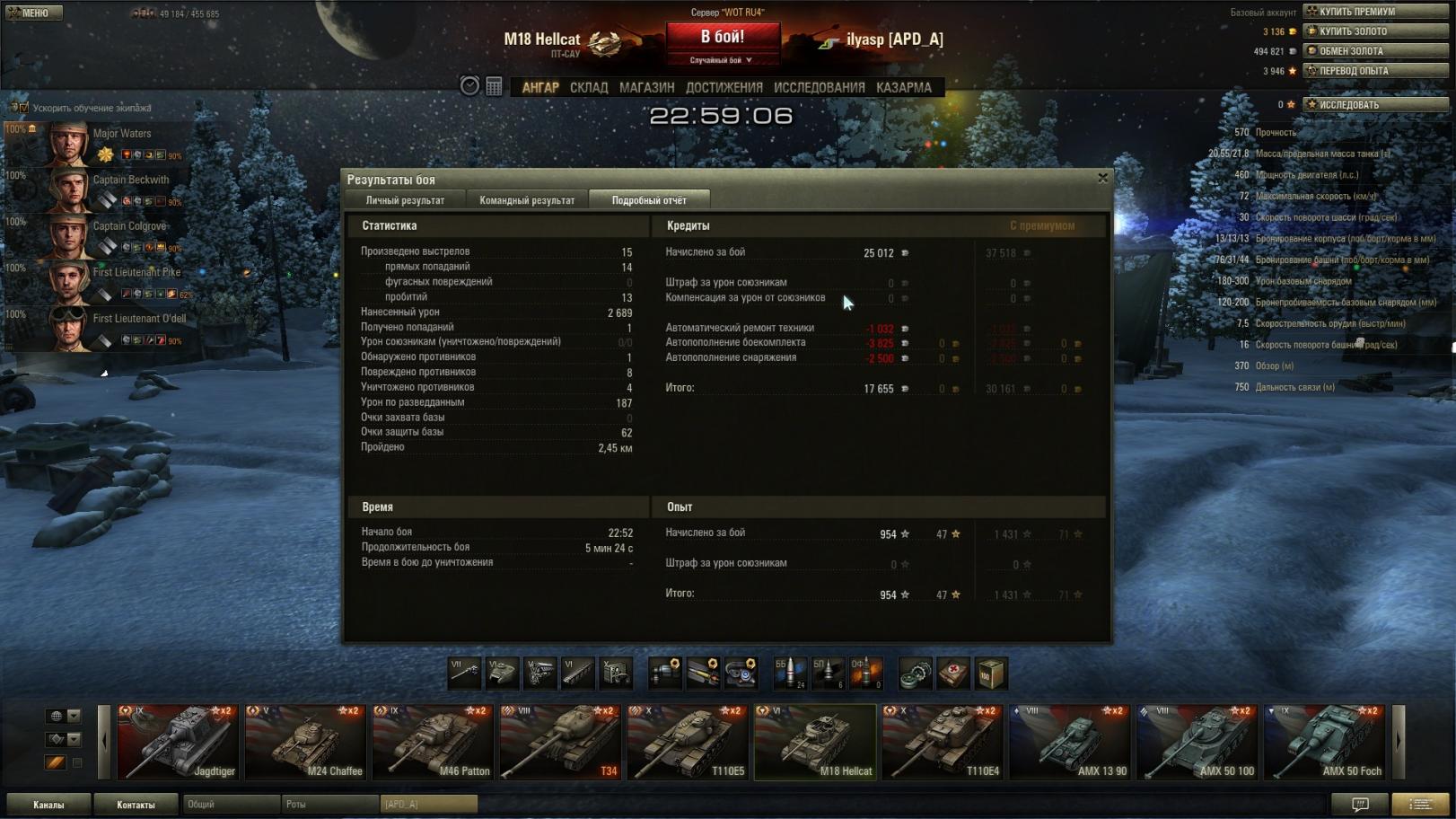Select the Jagdtiger in the tank carousel

(x=178, y=742)
